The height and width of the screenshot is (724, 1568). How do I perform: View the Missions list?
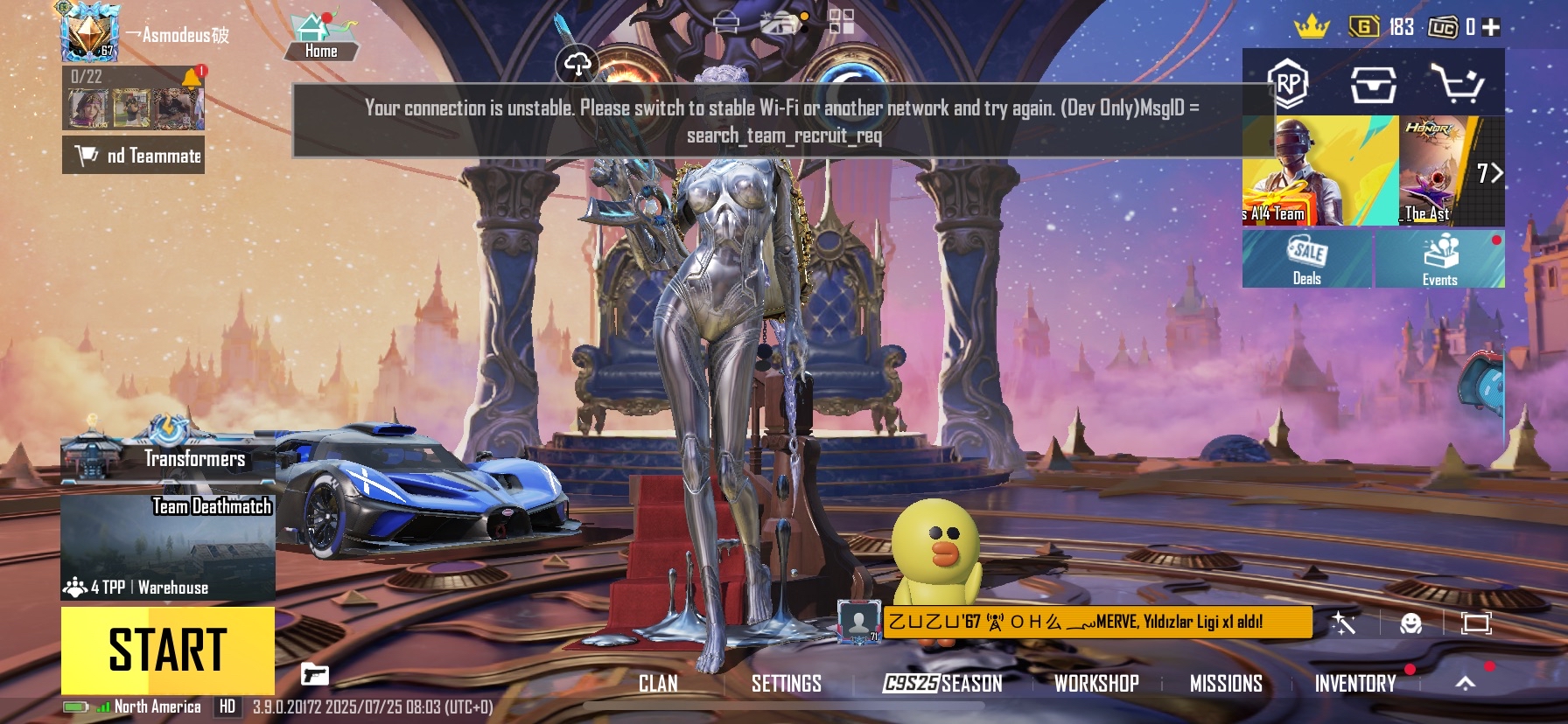1226,684
